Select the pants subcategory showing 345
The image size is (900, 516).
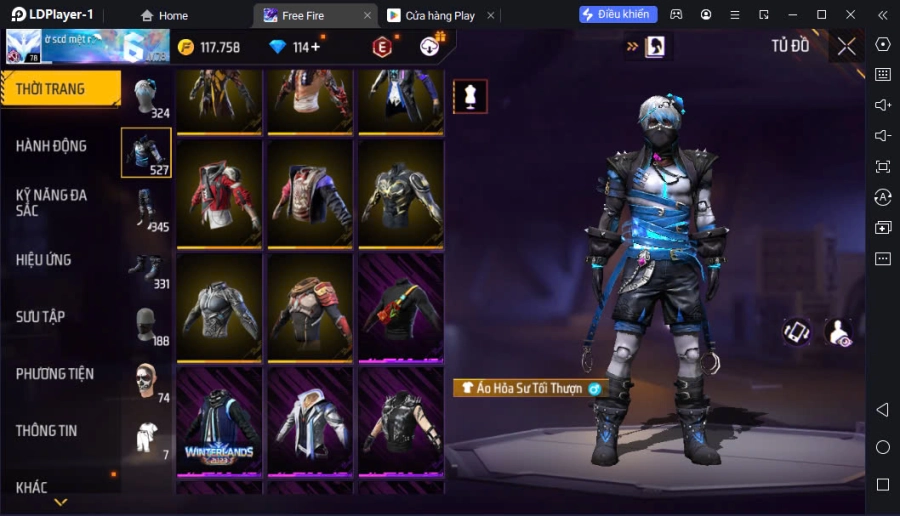click(146, 210)
